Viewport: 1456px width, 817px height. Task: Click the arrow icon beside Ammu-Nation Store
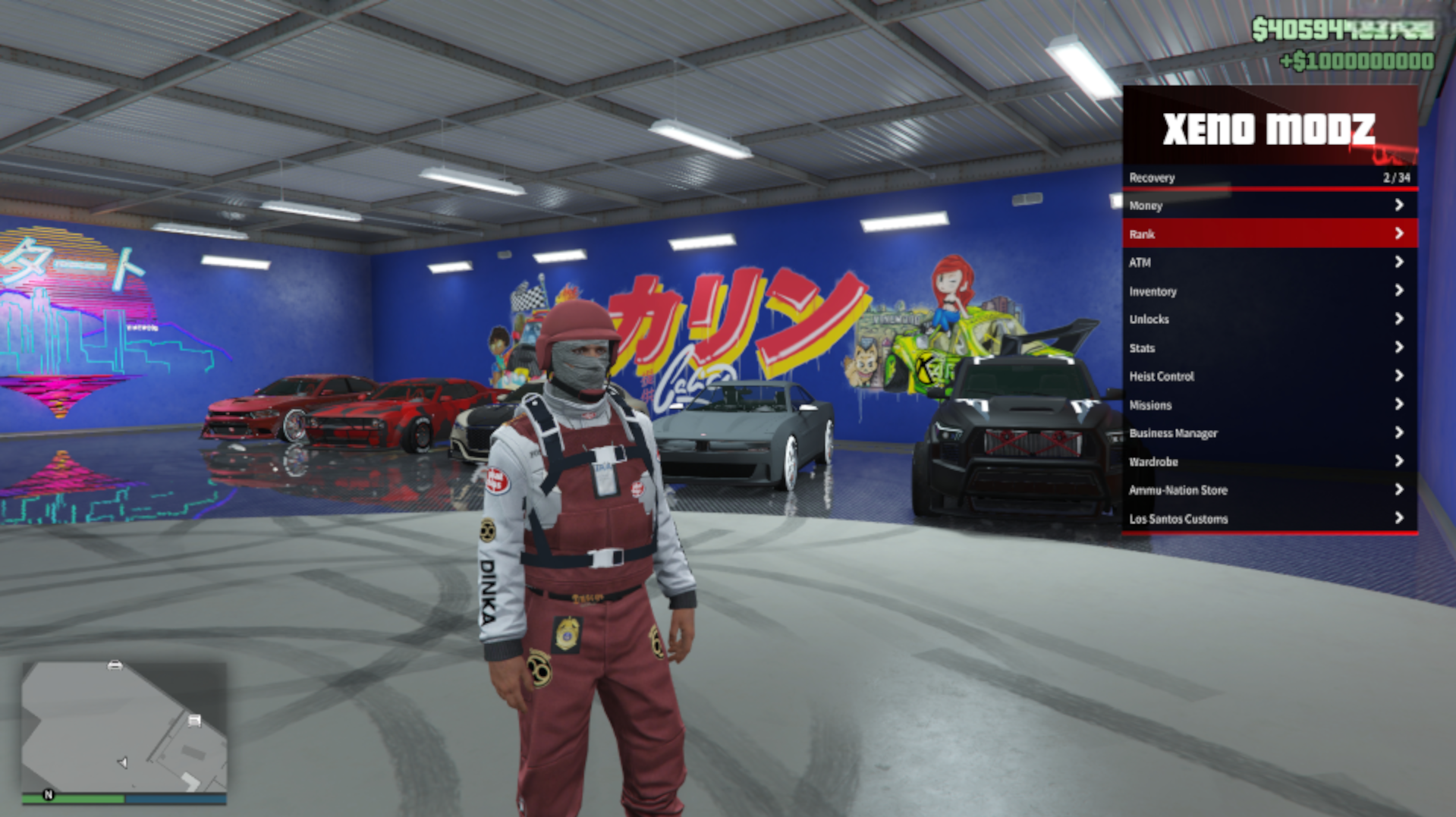click(1400, 490)
